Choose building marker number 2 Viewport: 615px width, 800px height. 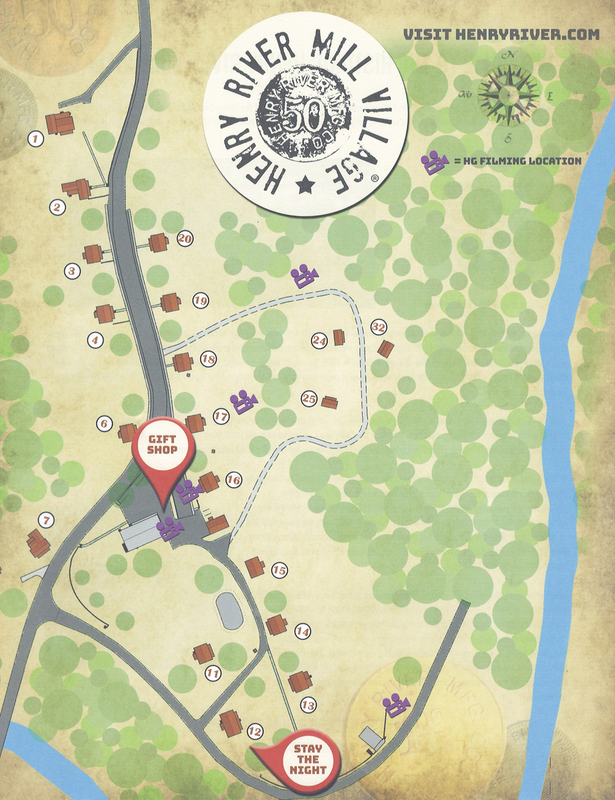click(57, 207)
